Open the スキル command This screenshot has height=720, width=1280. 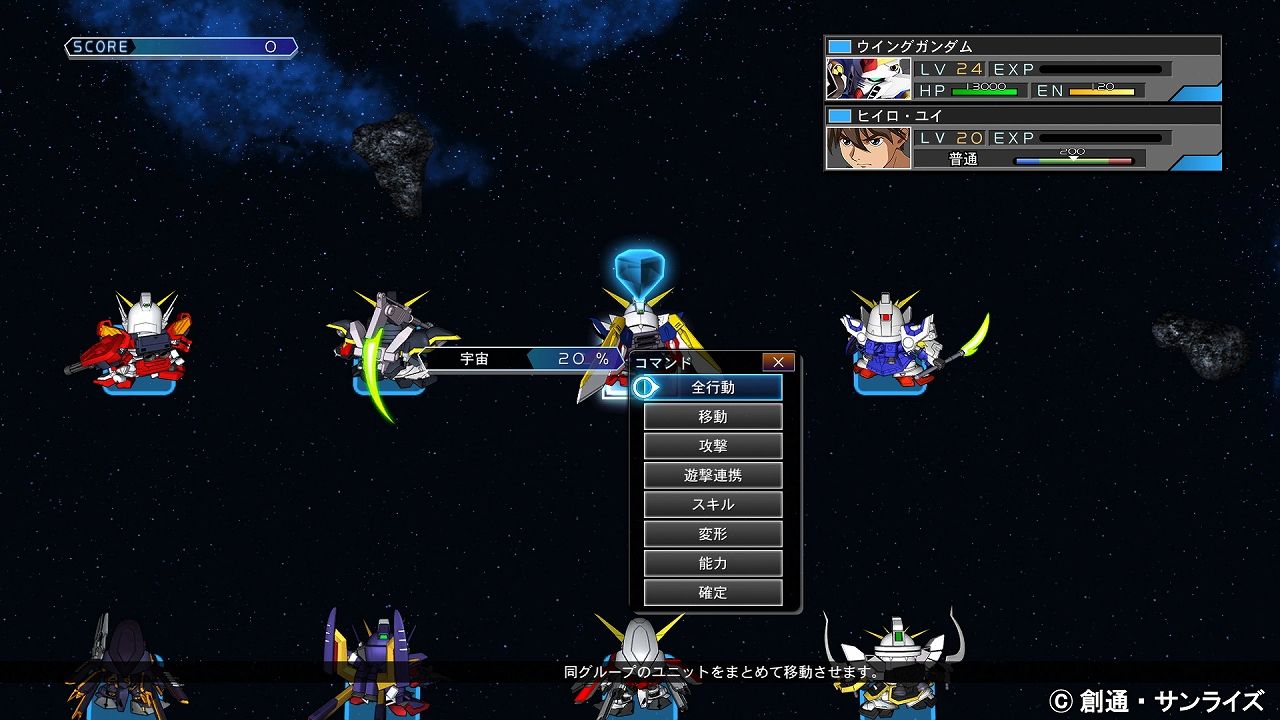[x=713, y=505]
